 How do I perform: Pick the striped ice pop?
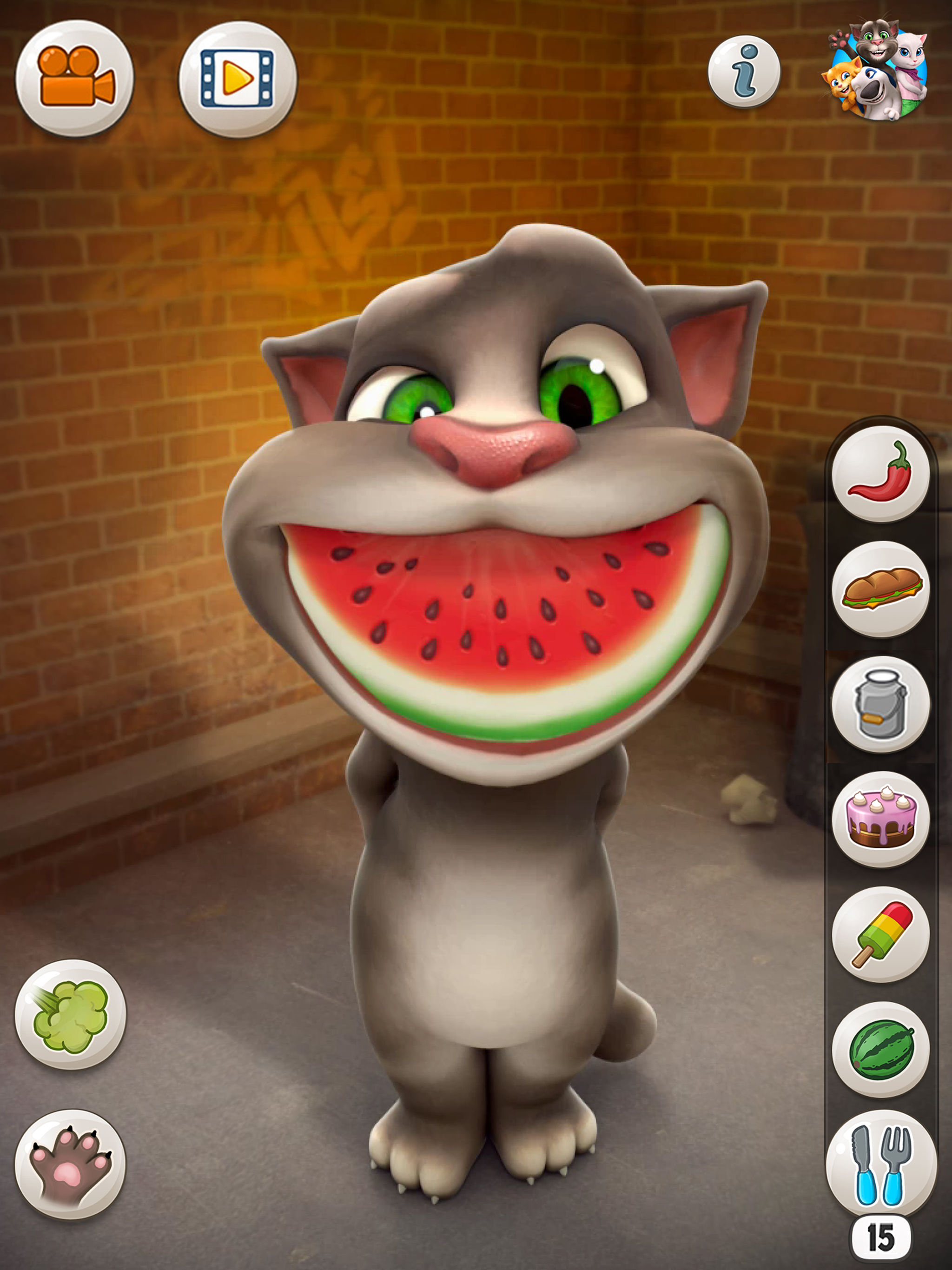(880, 933)
